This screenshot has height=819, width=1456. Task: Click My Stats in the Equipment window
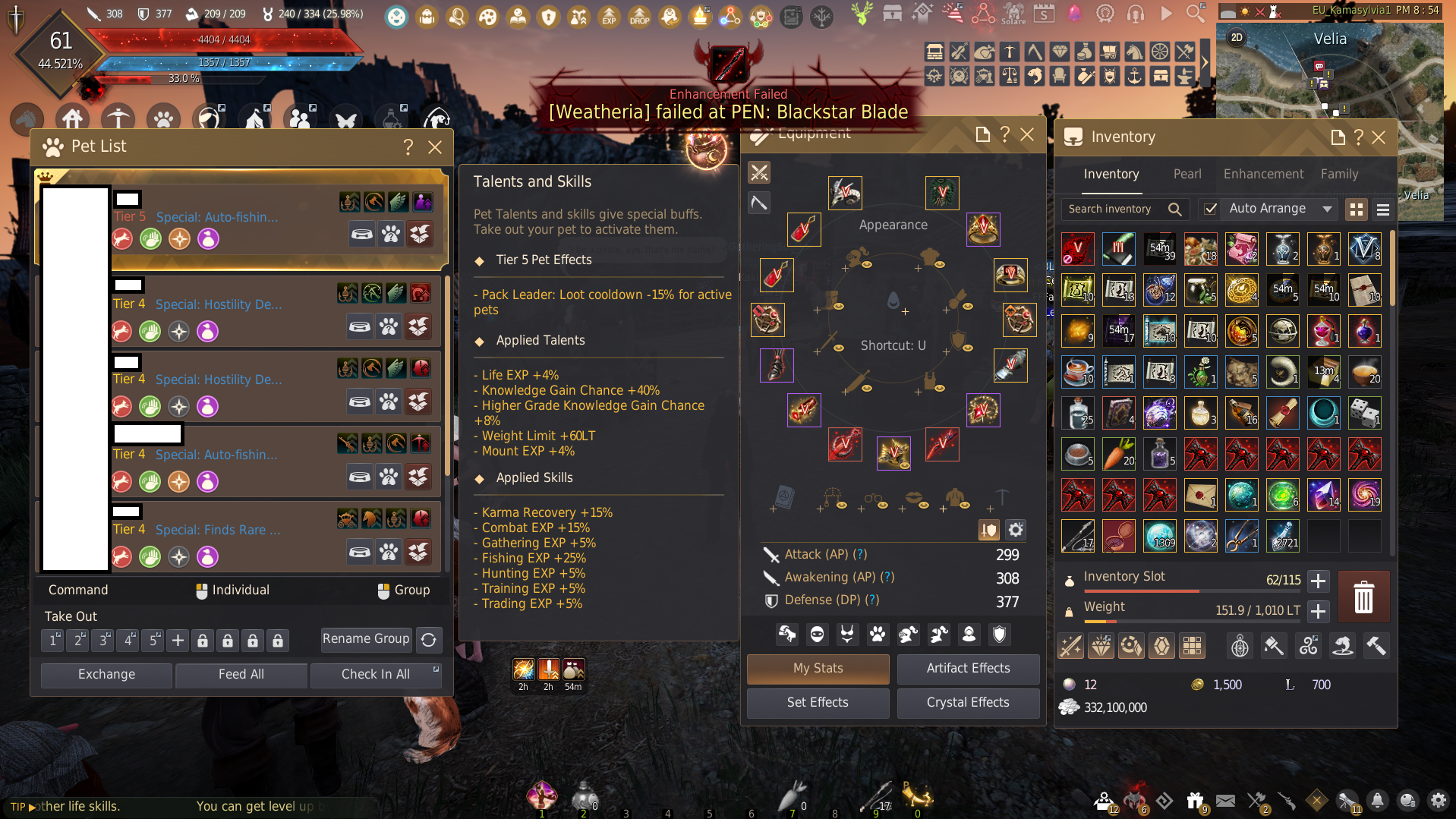(x=817, y=669)
